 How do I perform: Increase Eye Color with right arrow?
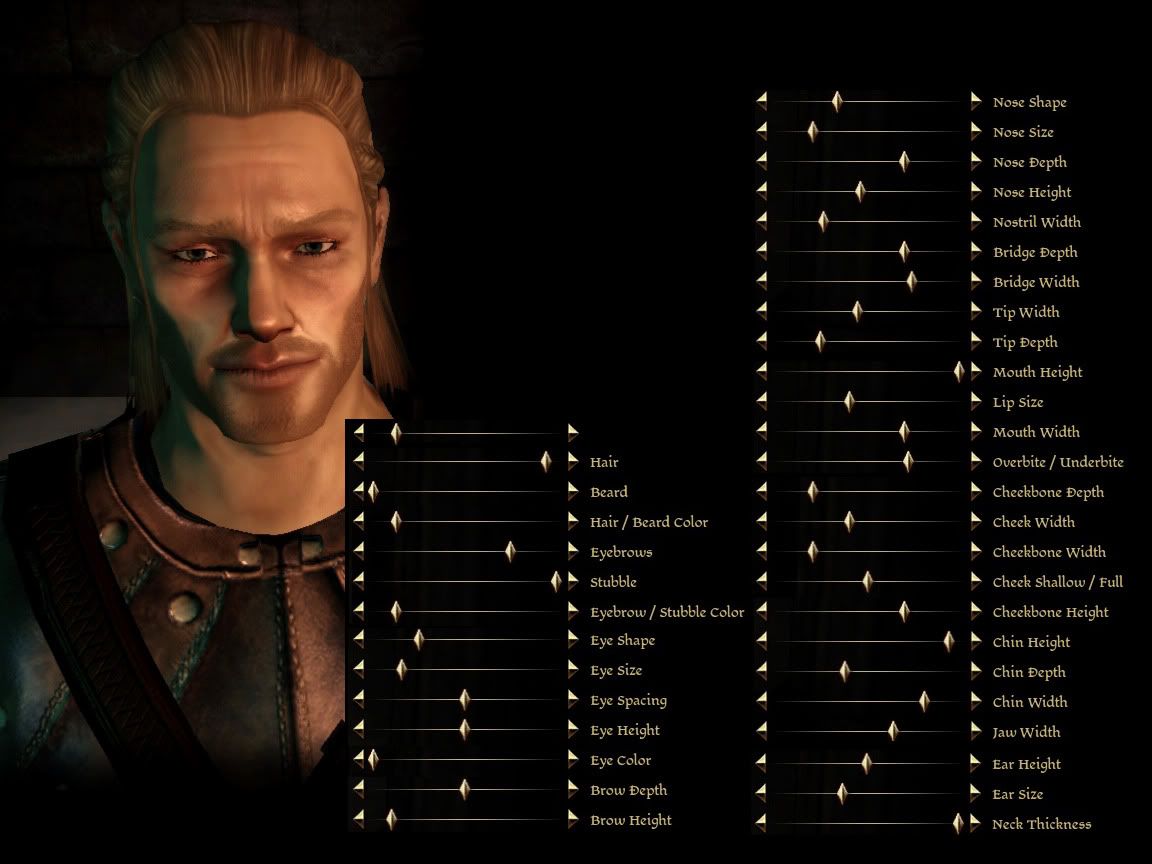point(573,760)
